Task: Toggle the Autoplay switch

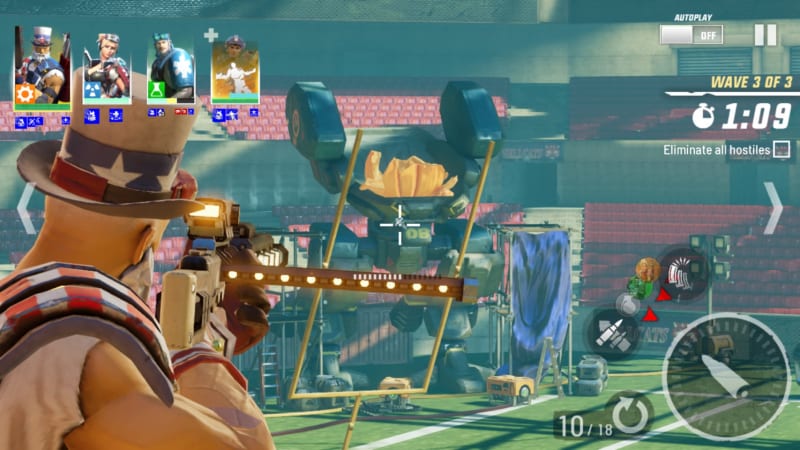Action: tap(690, 34)
